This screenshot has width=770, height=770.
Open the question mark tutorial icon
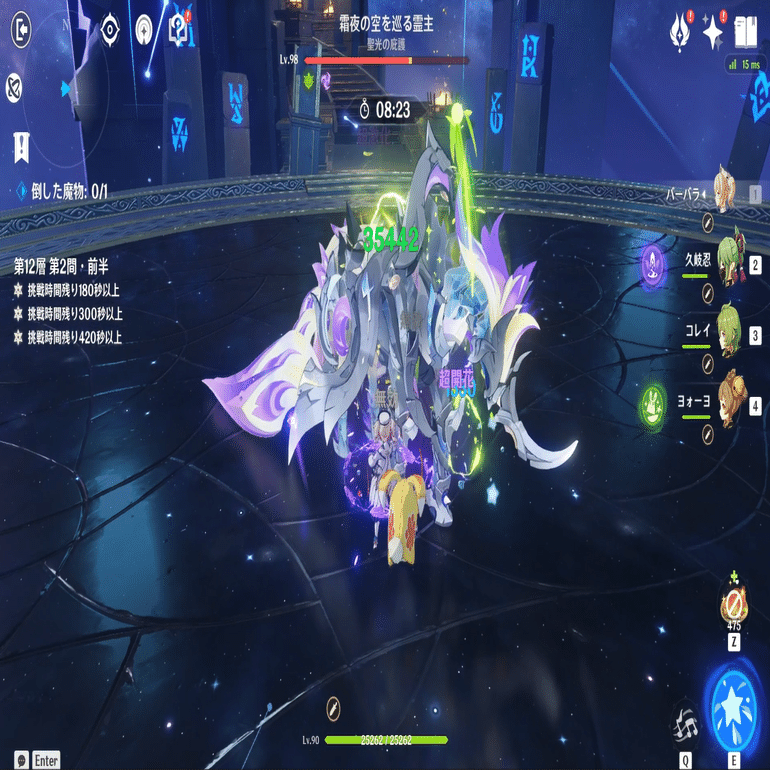pos(180,27)
